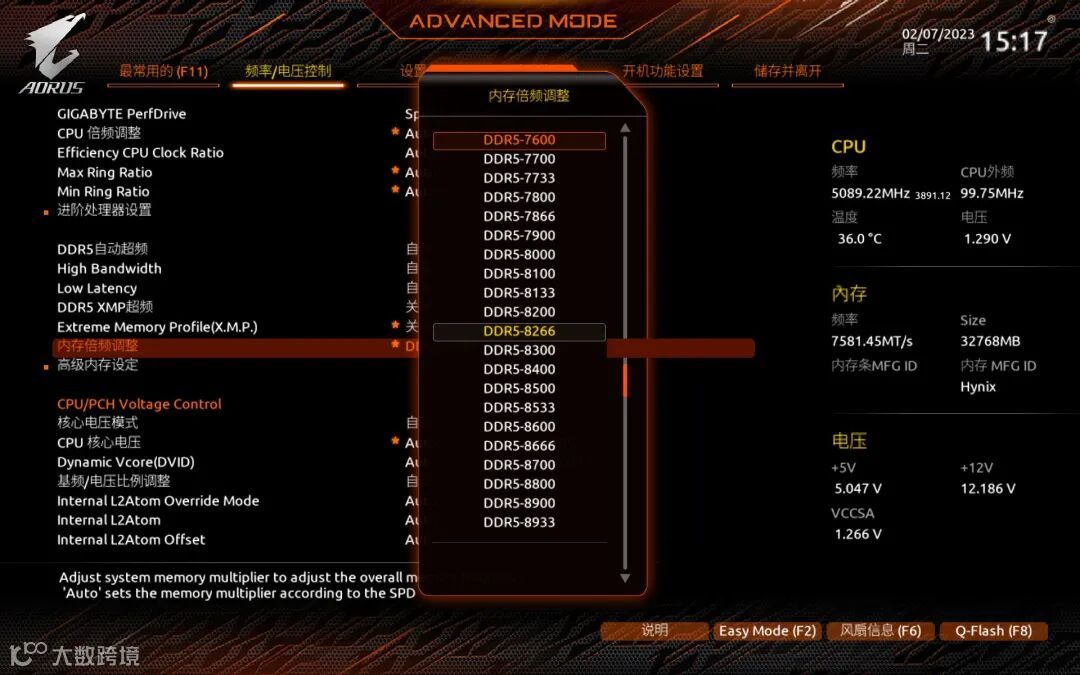
Task: Select the DDR5-8933 entry
Action: pyautogui.click(x=519, y=522)
